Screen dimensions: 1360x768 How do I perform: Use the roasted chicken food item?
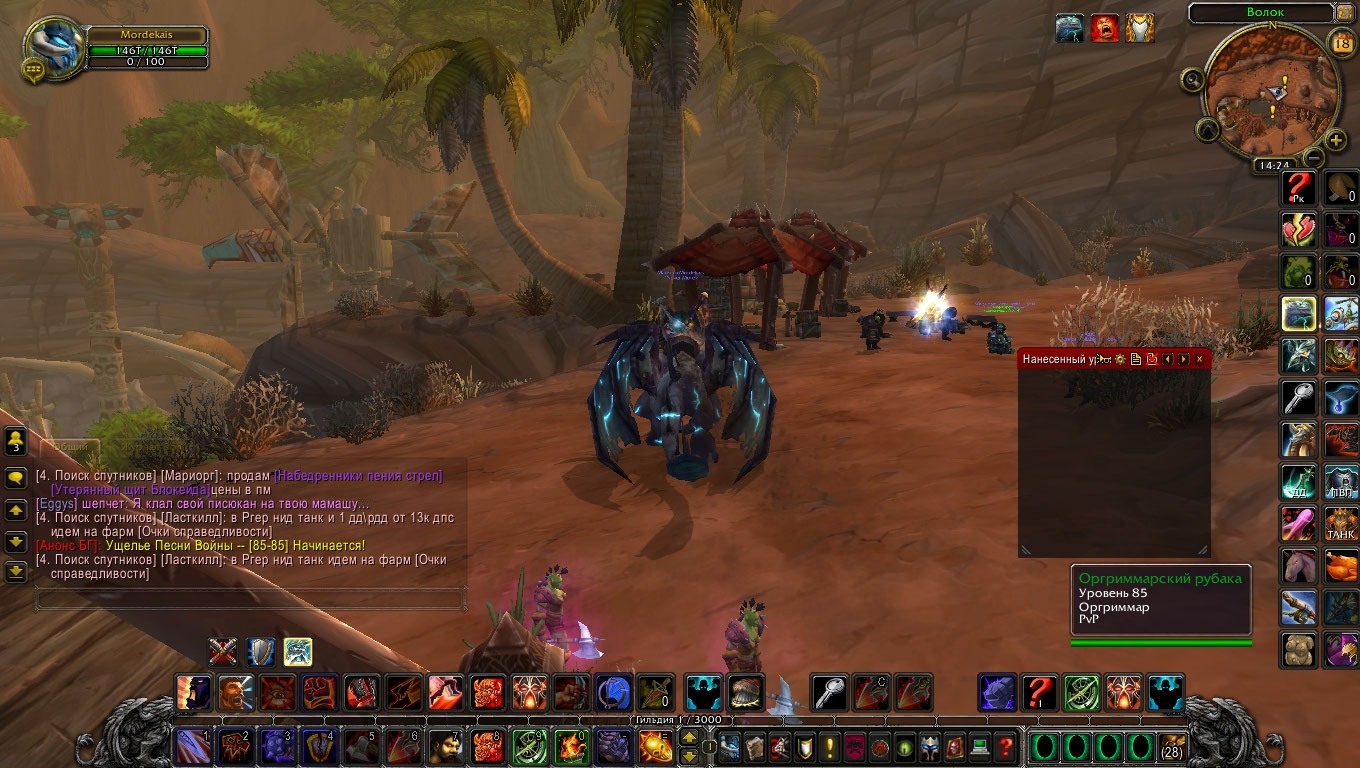click(x=1341, y=565)
